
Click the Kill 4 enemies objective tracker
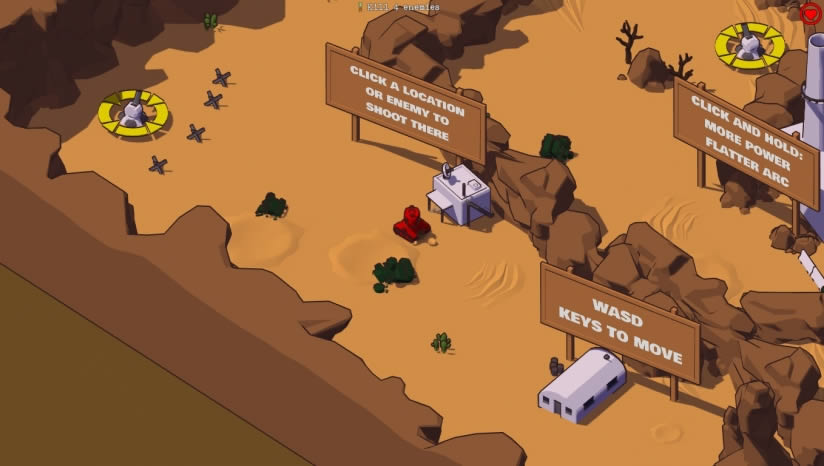[398, 7]
